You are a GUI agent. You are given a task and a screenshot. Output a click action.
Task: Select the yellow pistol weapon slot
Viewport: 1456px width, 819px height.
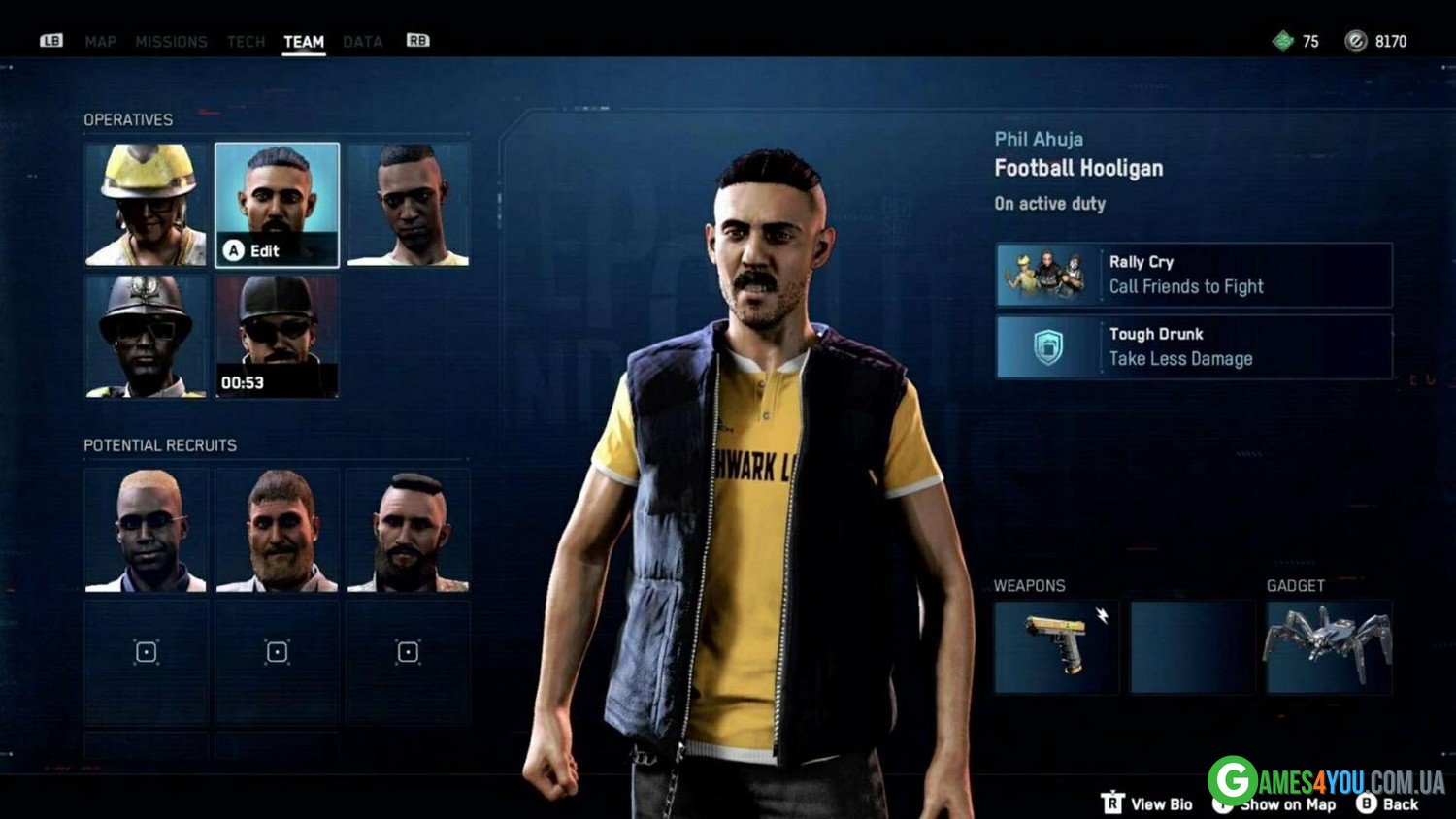(1056, 647)
